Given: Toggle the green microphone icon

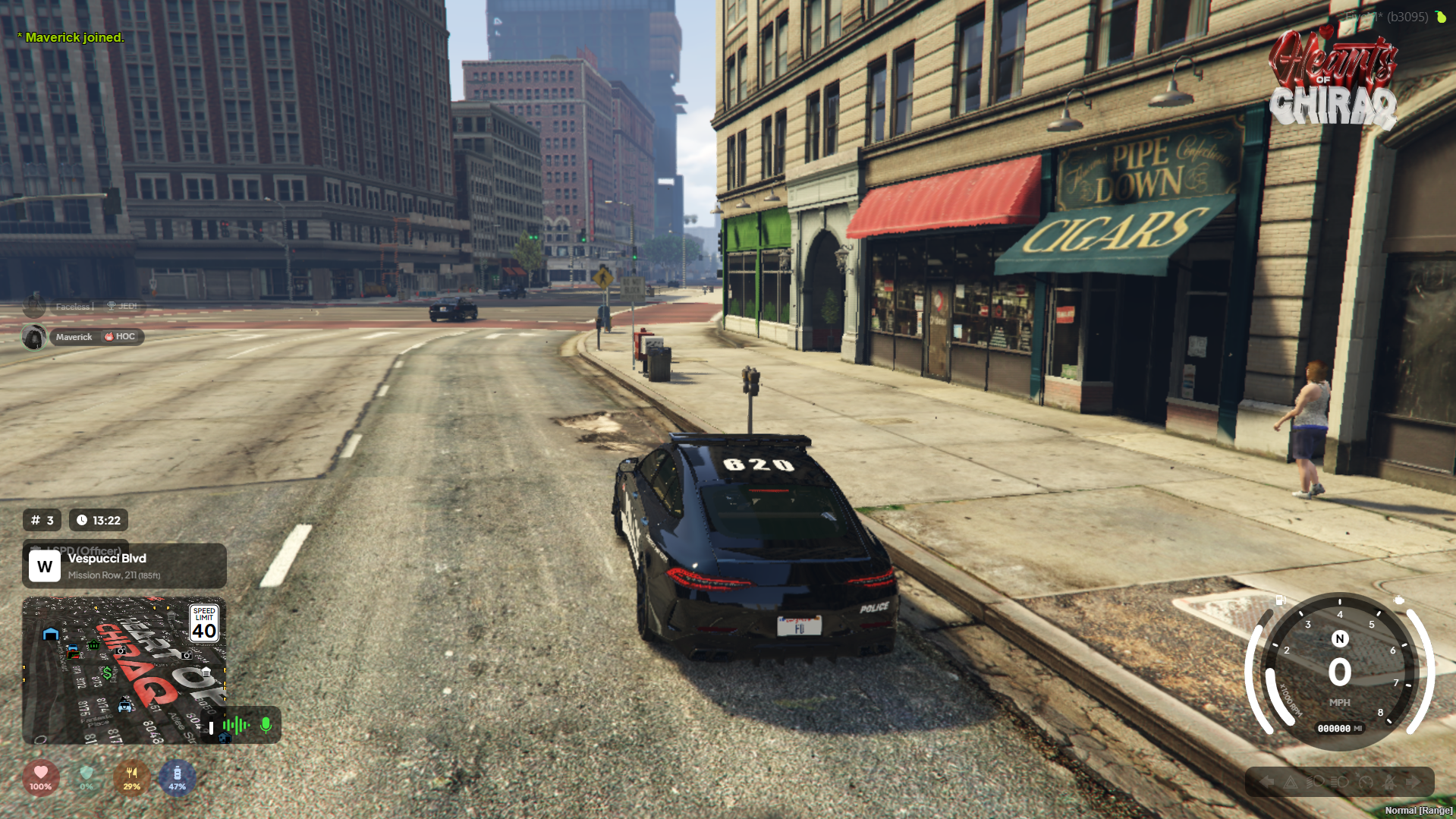Looking at the screenshot, I should (266, 725).
